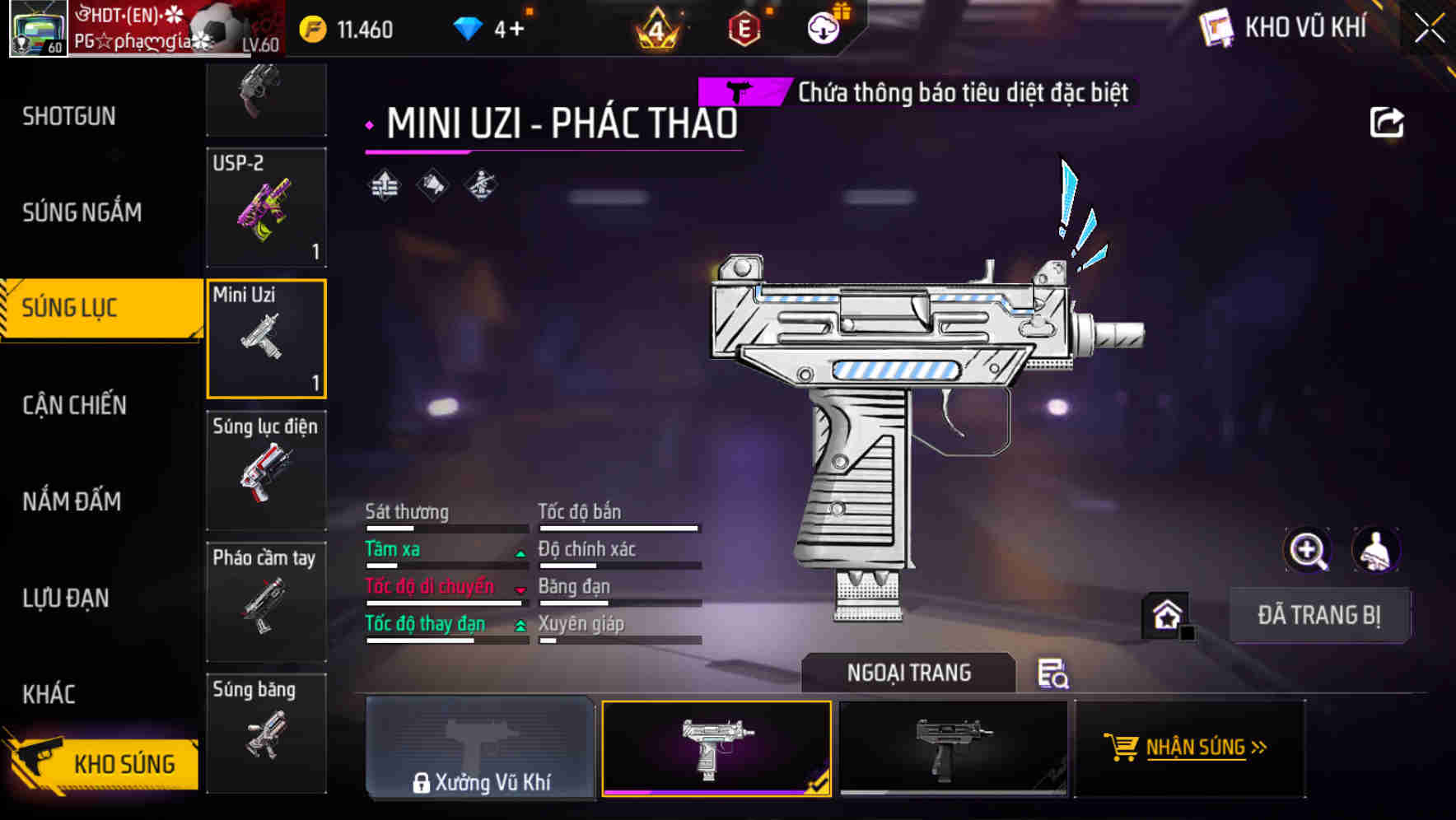The width and height of the screenshot is (1456, 820).
Task: Open the NGOẠI TRANG tab
Action: click(x=908, y=672)
